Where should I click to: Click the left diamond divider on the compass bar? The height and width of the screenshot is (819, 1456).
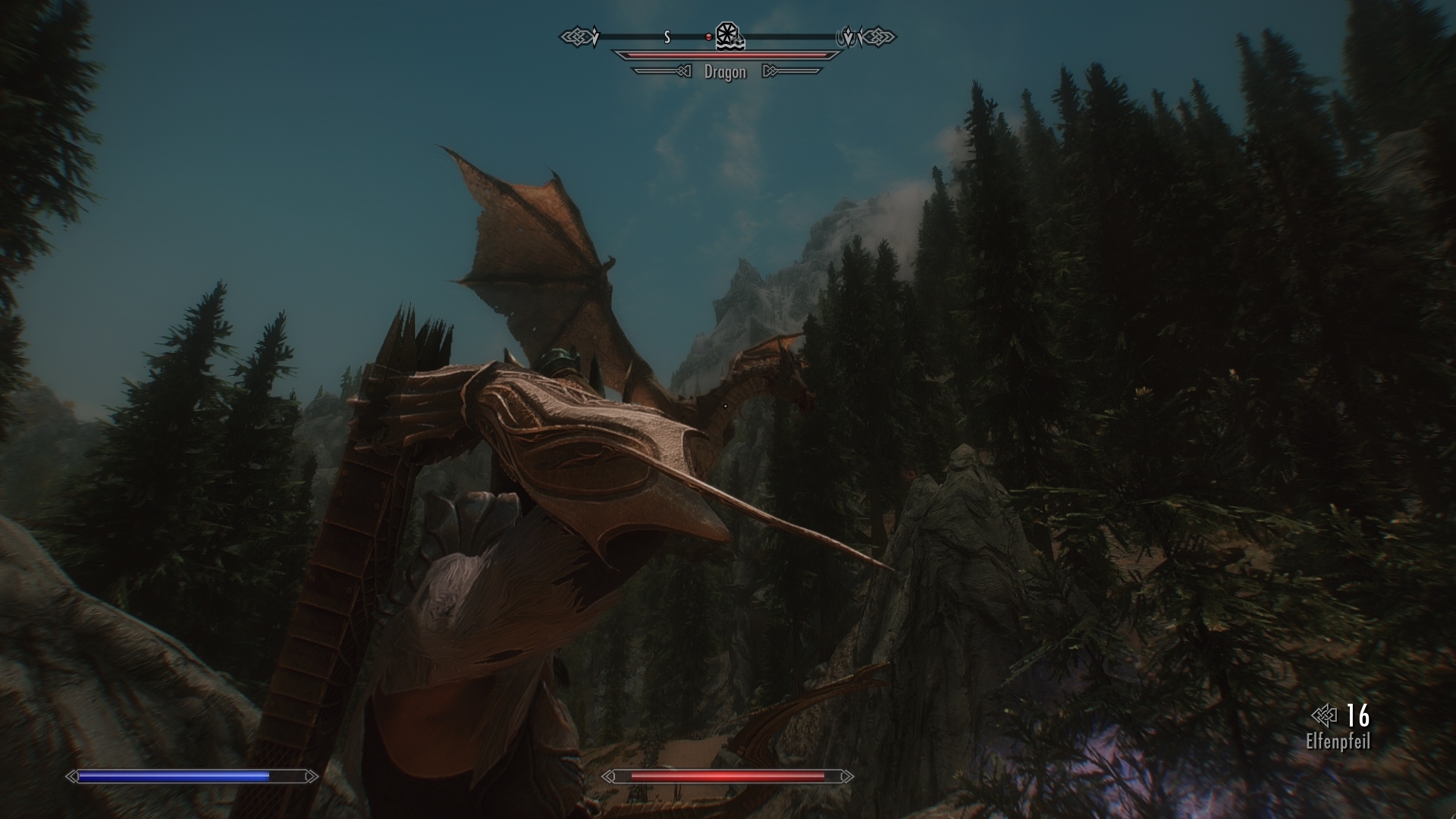(596, 36)
